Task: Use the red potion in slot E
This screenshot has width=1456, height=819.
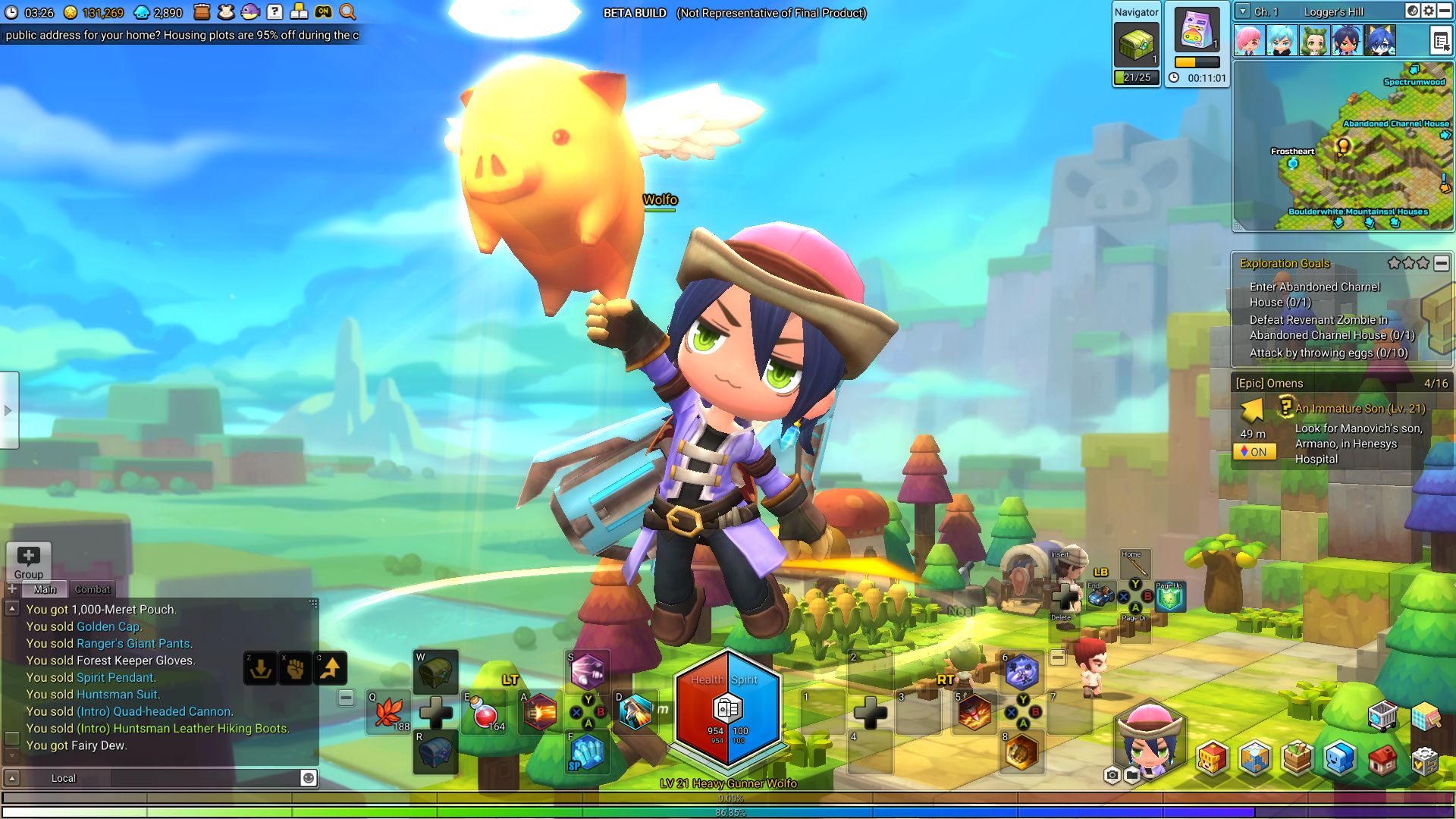Action: pos(485,713)
